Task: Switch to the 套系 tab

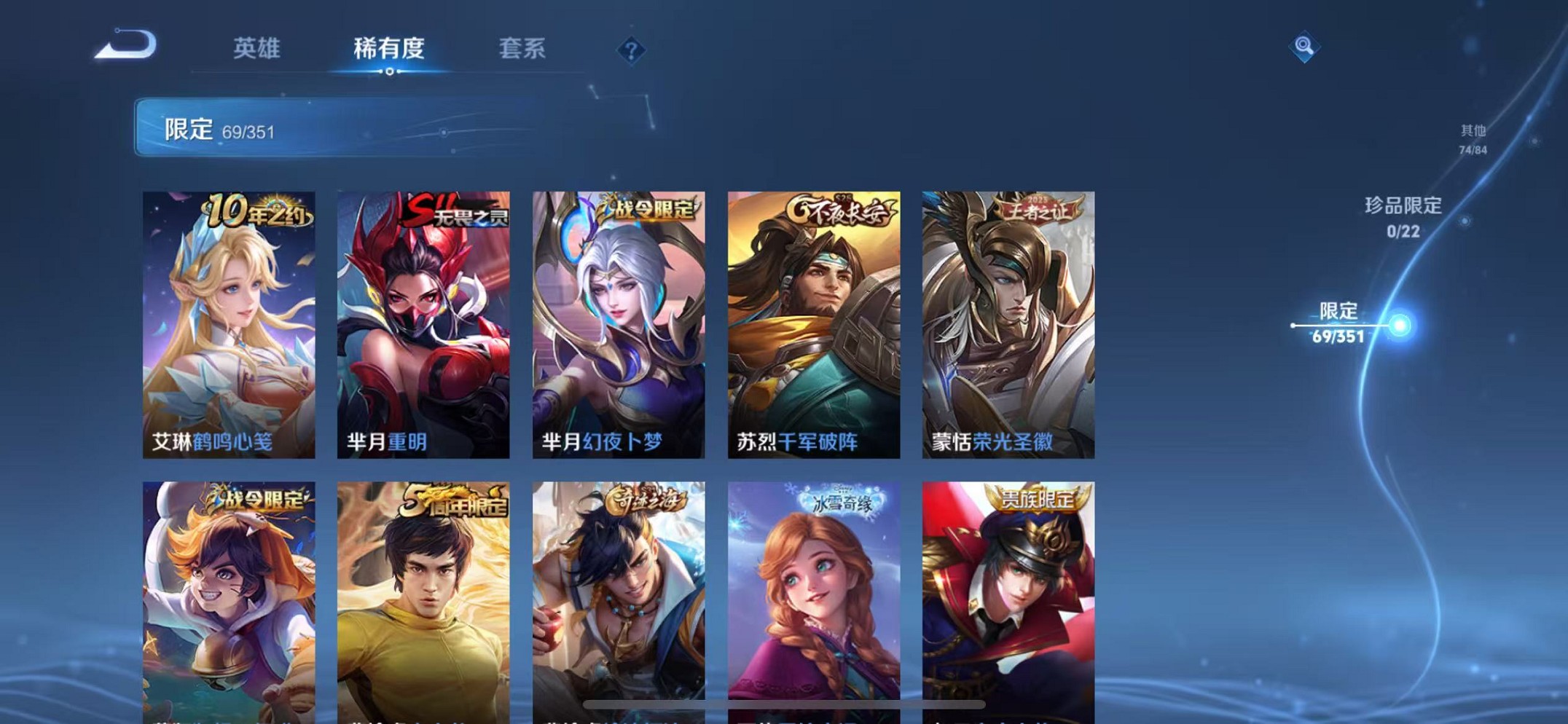Action: [522, 49]
